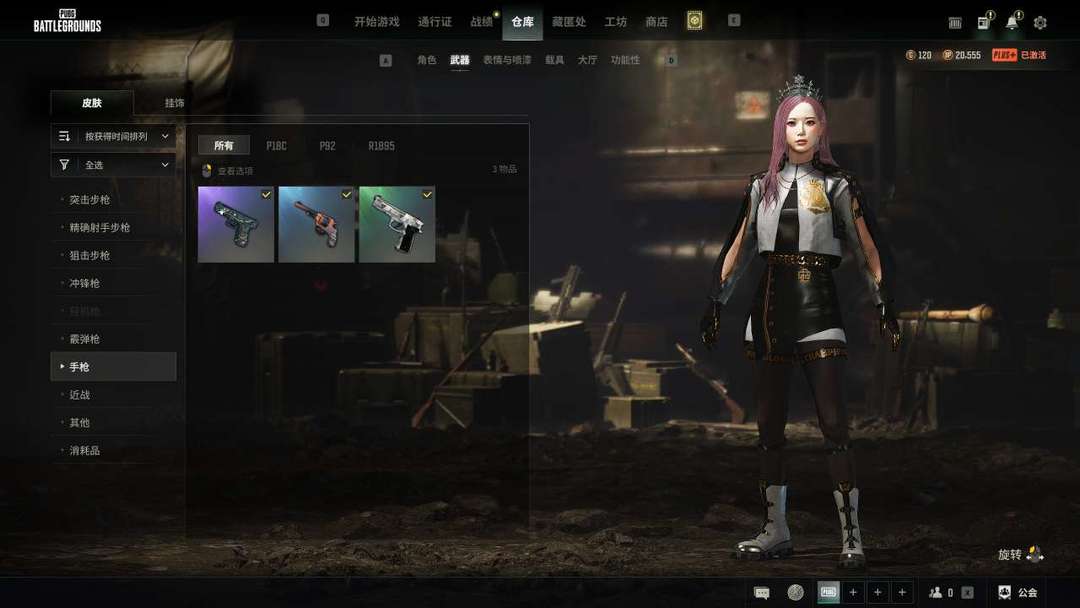The image size is (1080, 608).
Task: Choose the 突击步枪 assault rifle category
Action: pos(90,200)
